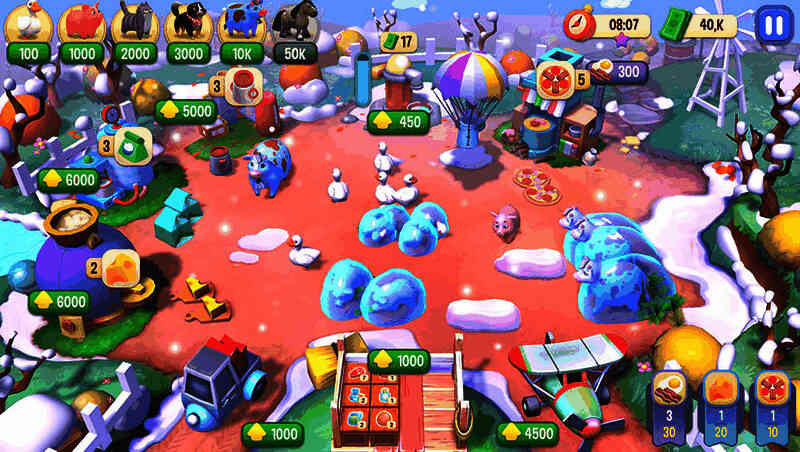The width and height of the screenshot is (800, 452).
Task: Upgrade the airplane for 4500
Action: point(527,433)
